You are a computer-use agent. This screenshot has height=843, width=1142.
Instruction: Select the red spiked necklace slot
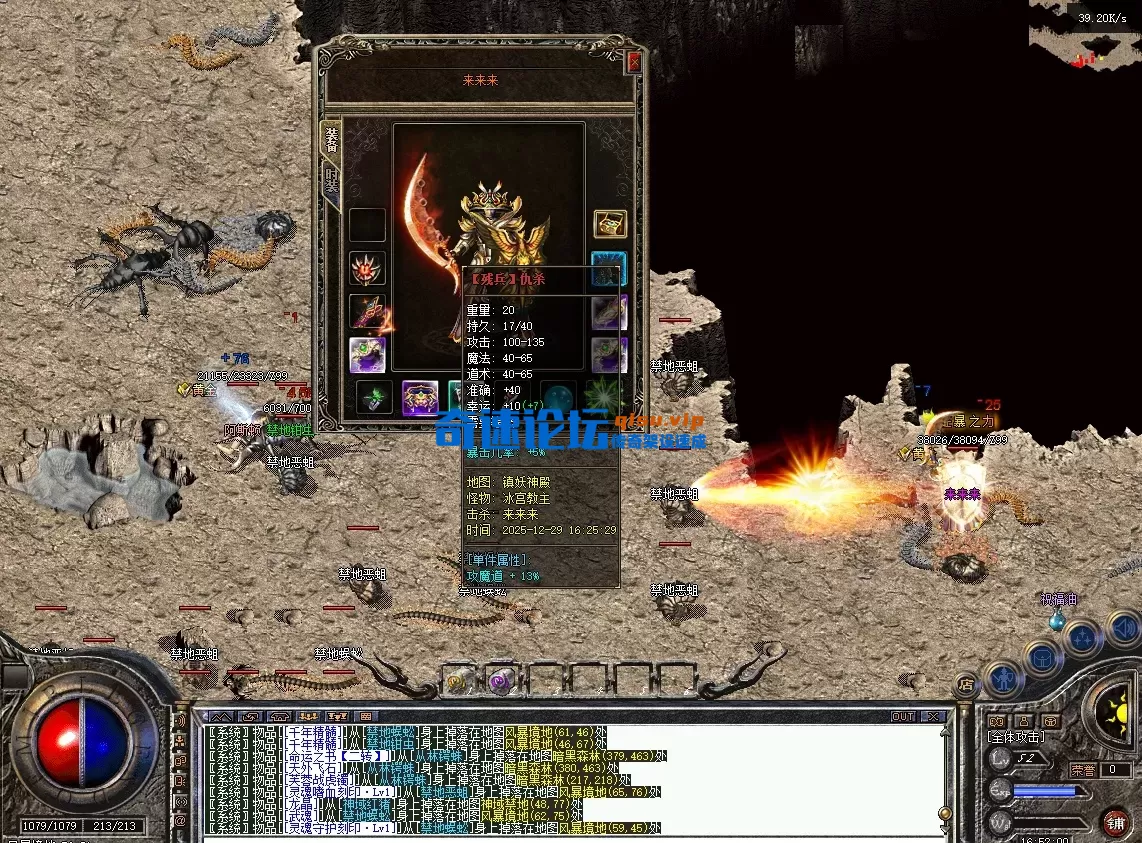[367, 269]
